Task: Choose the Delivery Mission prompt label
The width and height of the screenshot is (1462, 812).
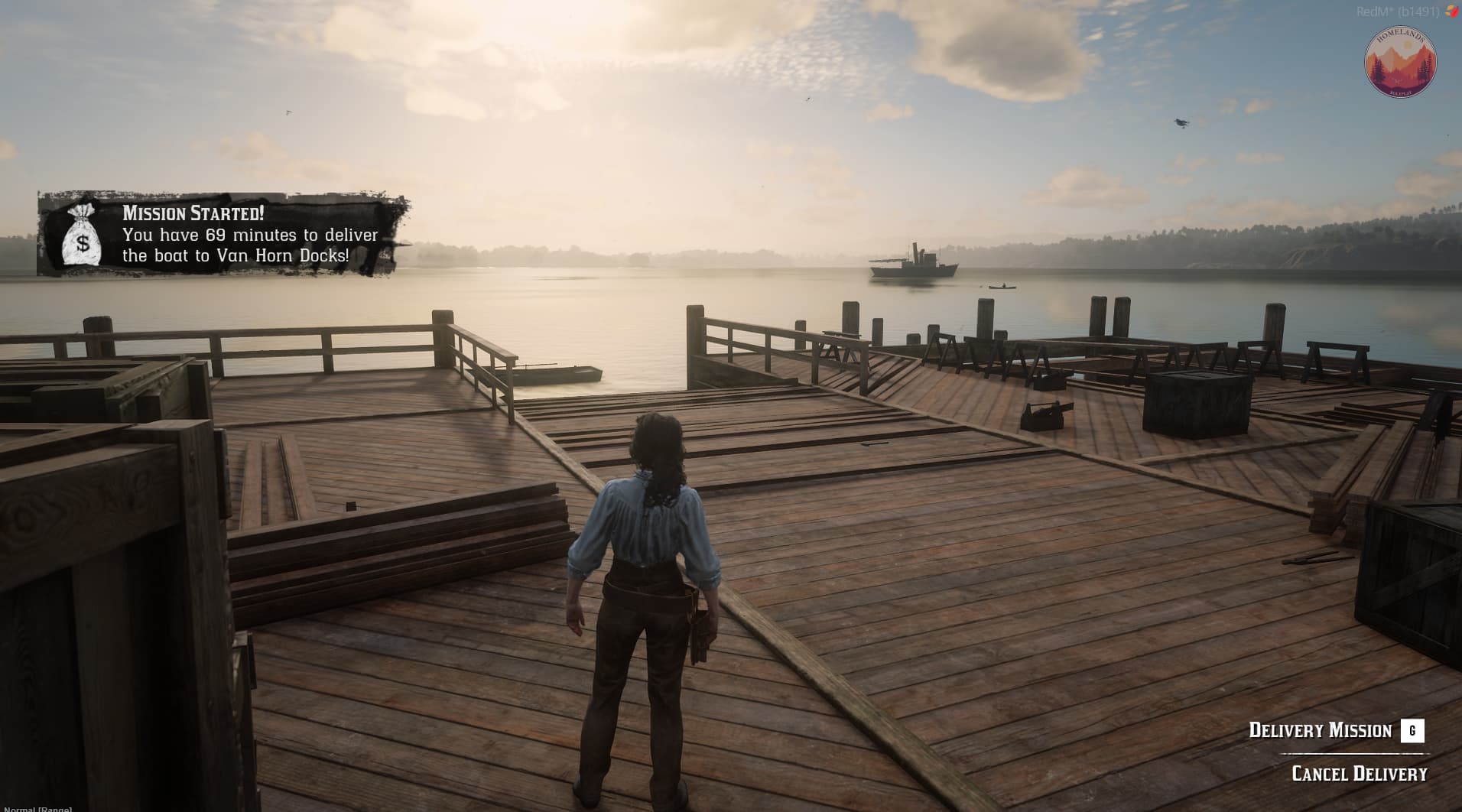Action: (1320, 730)
